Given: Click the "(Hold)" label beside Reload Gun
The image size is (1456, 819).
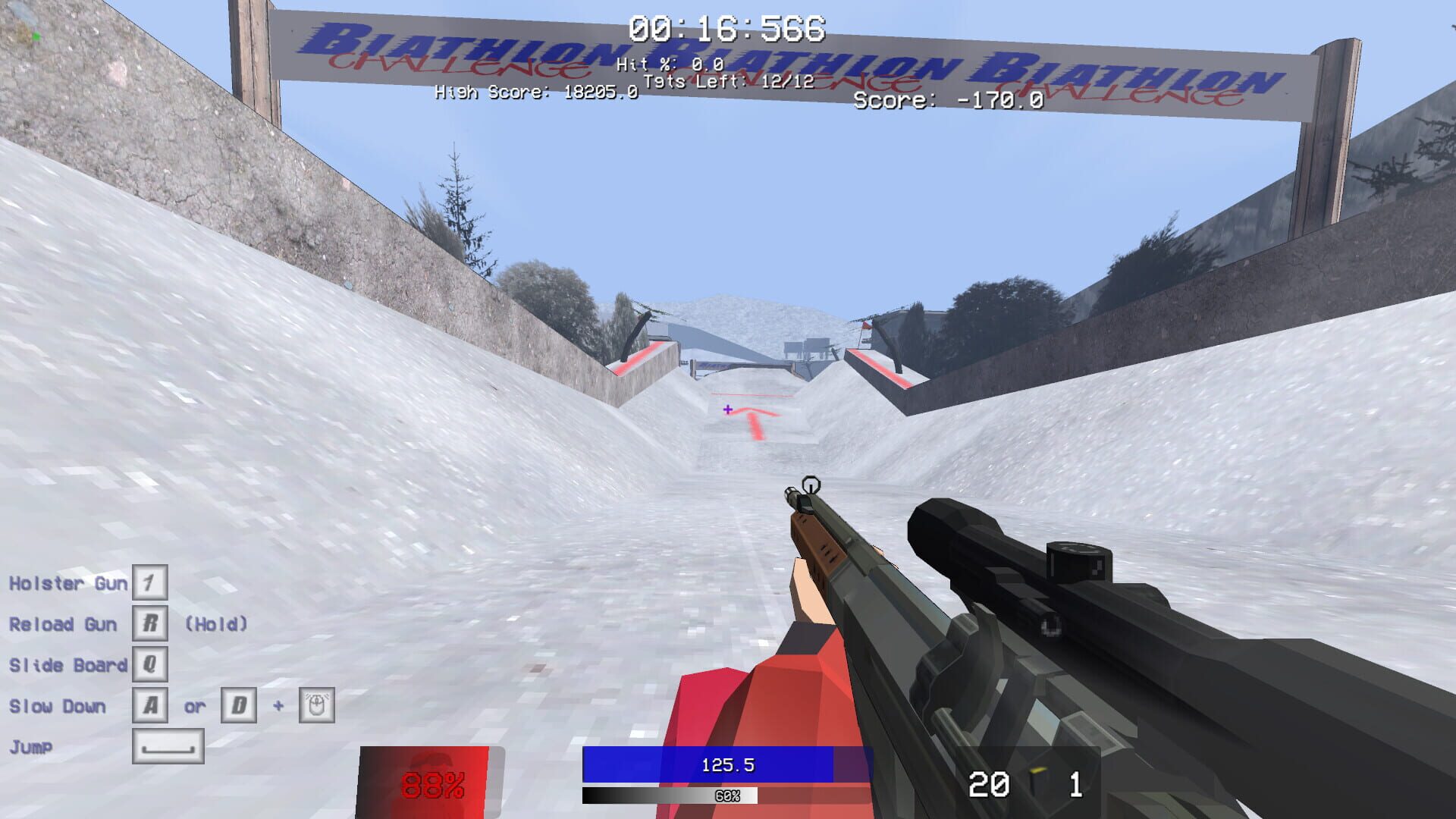Looking at the screenshot, I should click(x=217, y=625).
